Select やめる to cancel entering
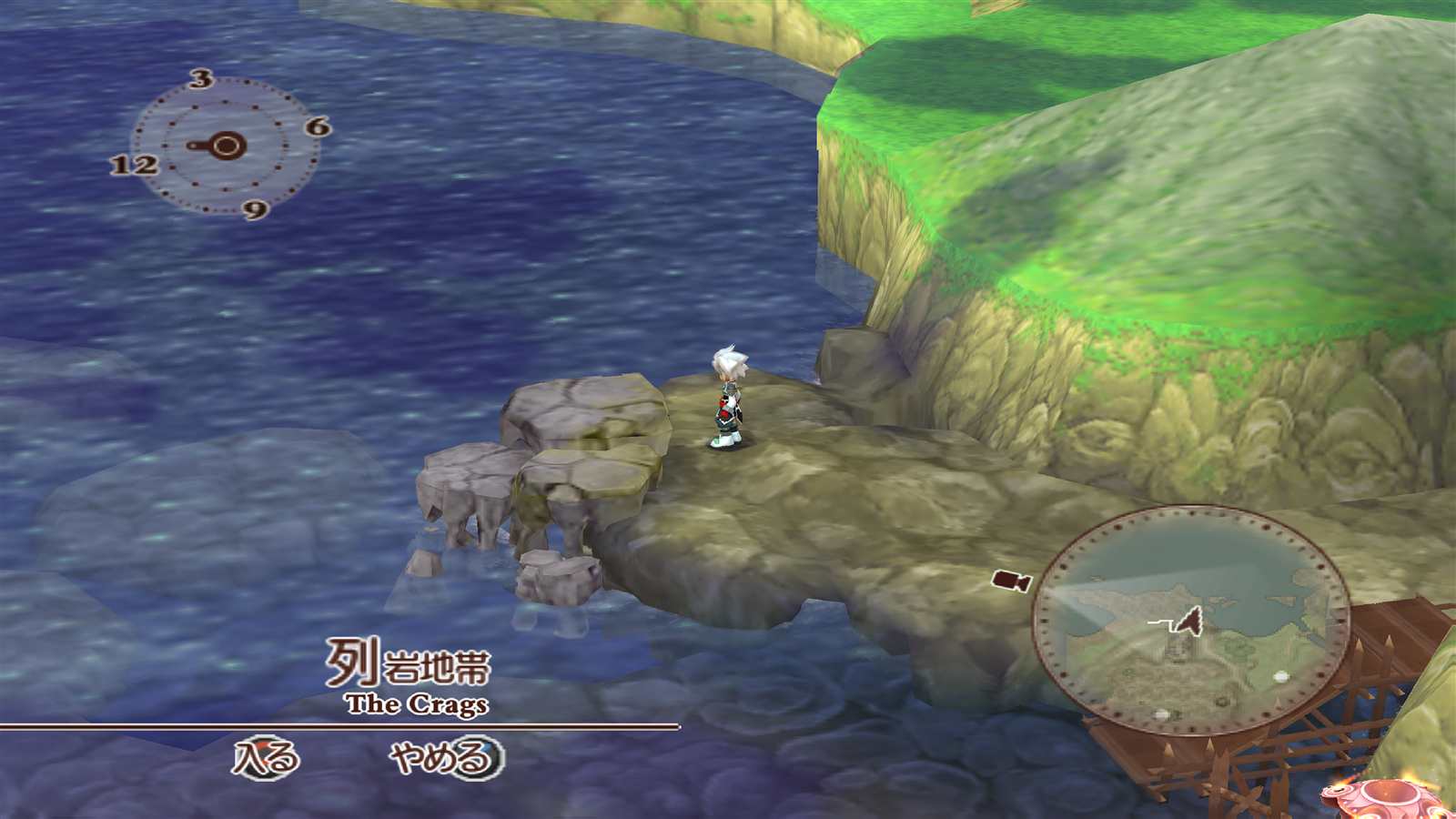 [x=445, y=757]
